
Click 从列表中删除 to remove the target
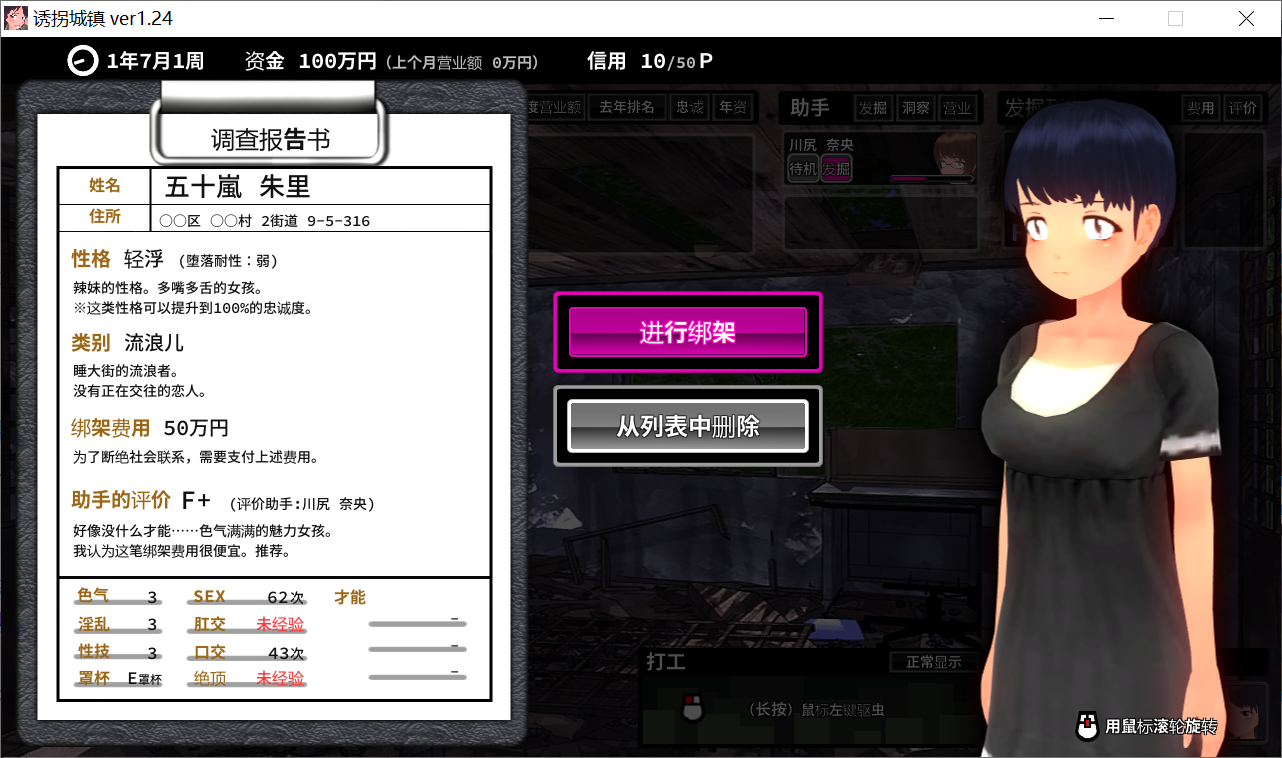(687, 426)
